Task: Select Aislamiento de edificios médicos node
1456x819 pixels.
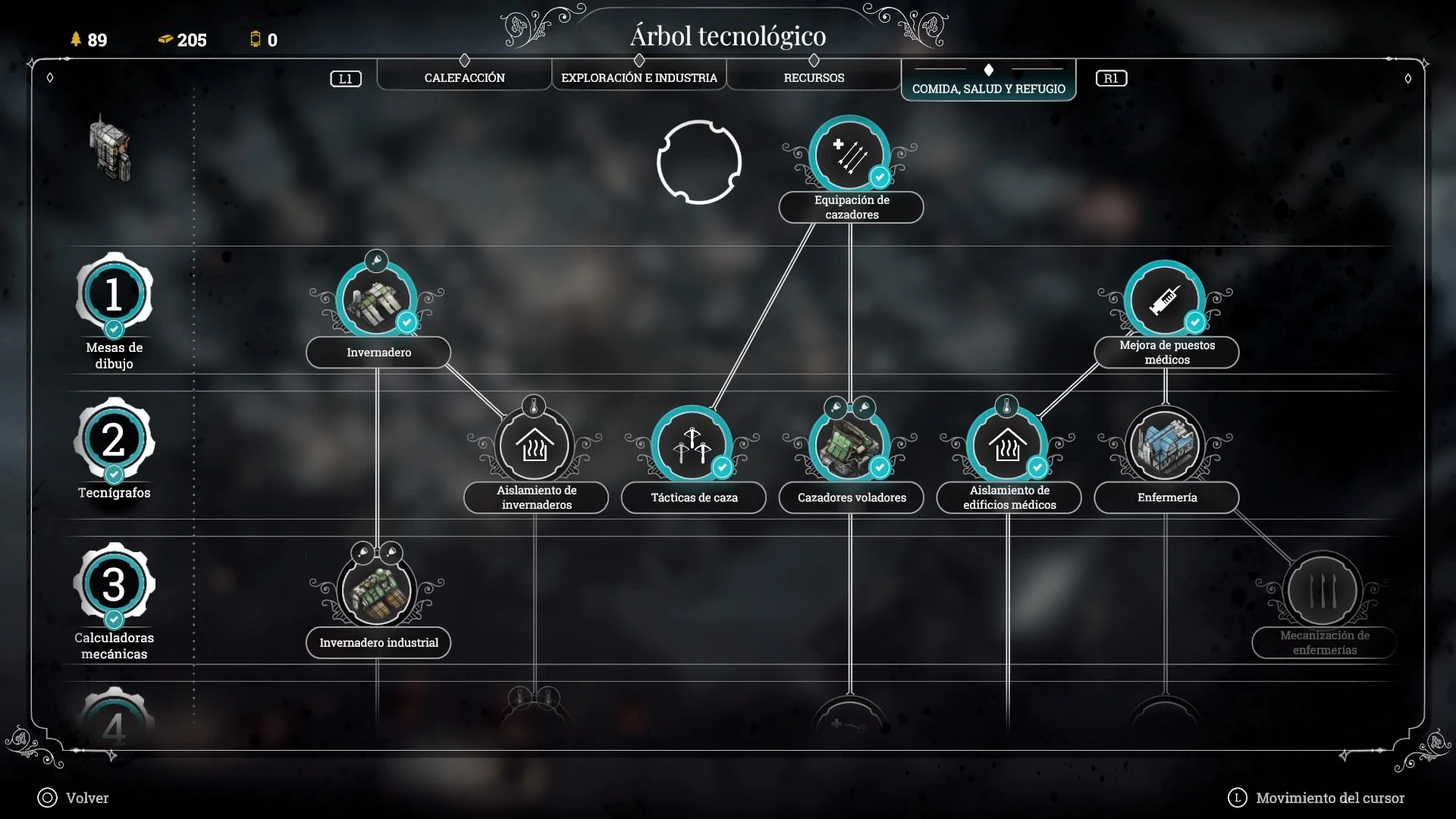Action: click(x=1007, y=446)
